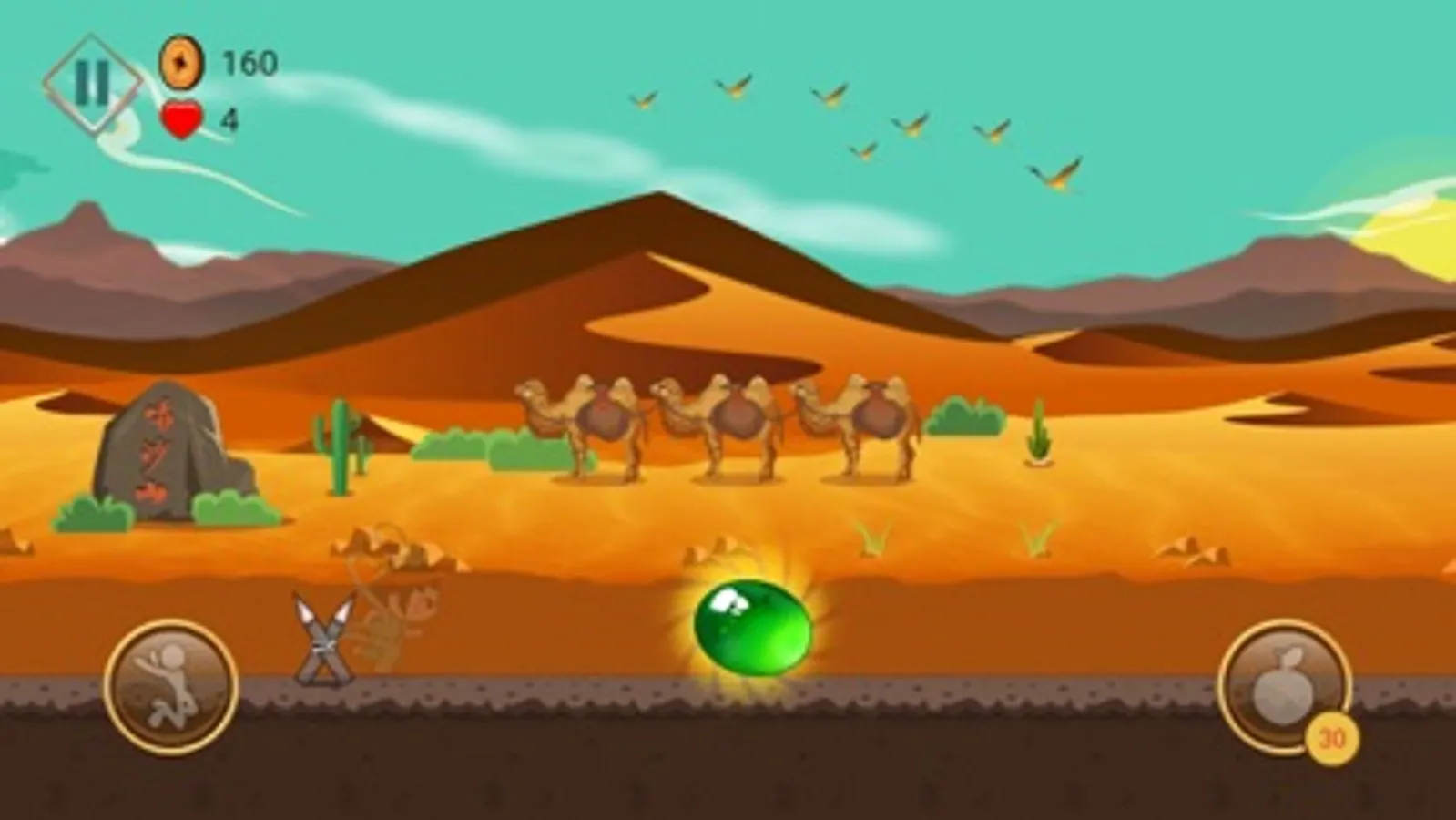Click the gold coin counter icon
Viewport: 1456px width, 820px height.
(181, 63)
